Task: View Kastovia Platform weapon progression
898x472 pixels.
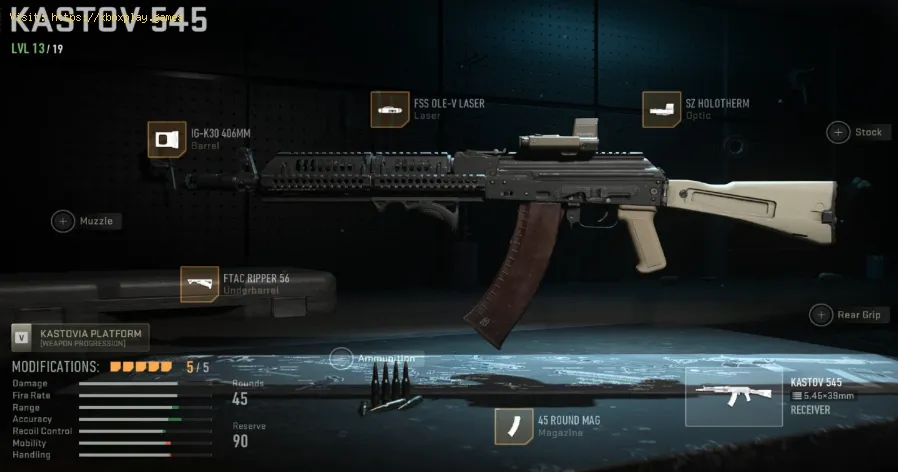Action: 80,336
